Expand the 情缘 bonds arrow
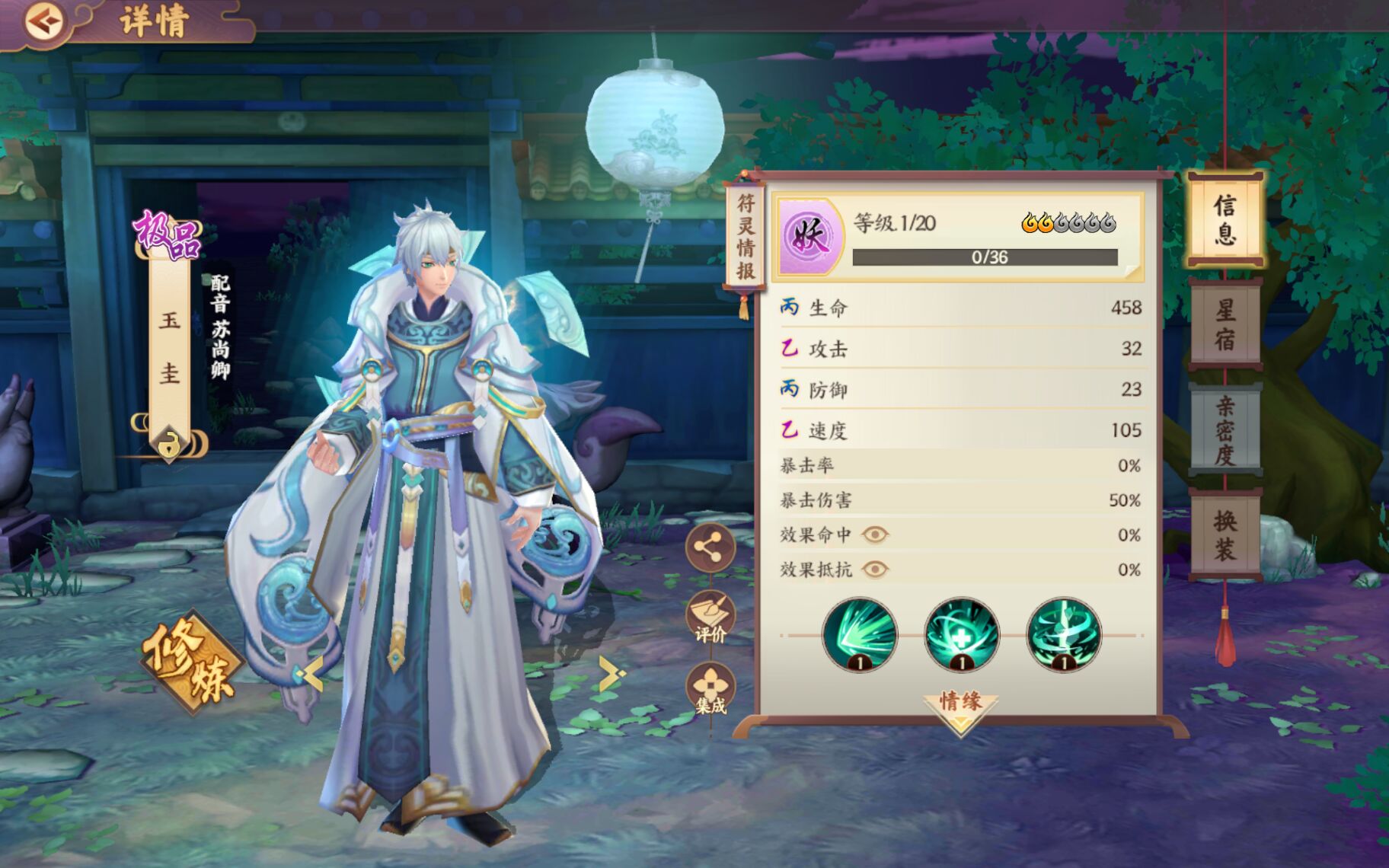 coord(960,708)
